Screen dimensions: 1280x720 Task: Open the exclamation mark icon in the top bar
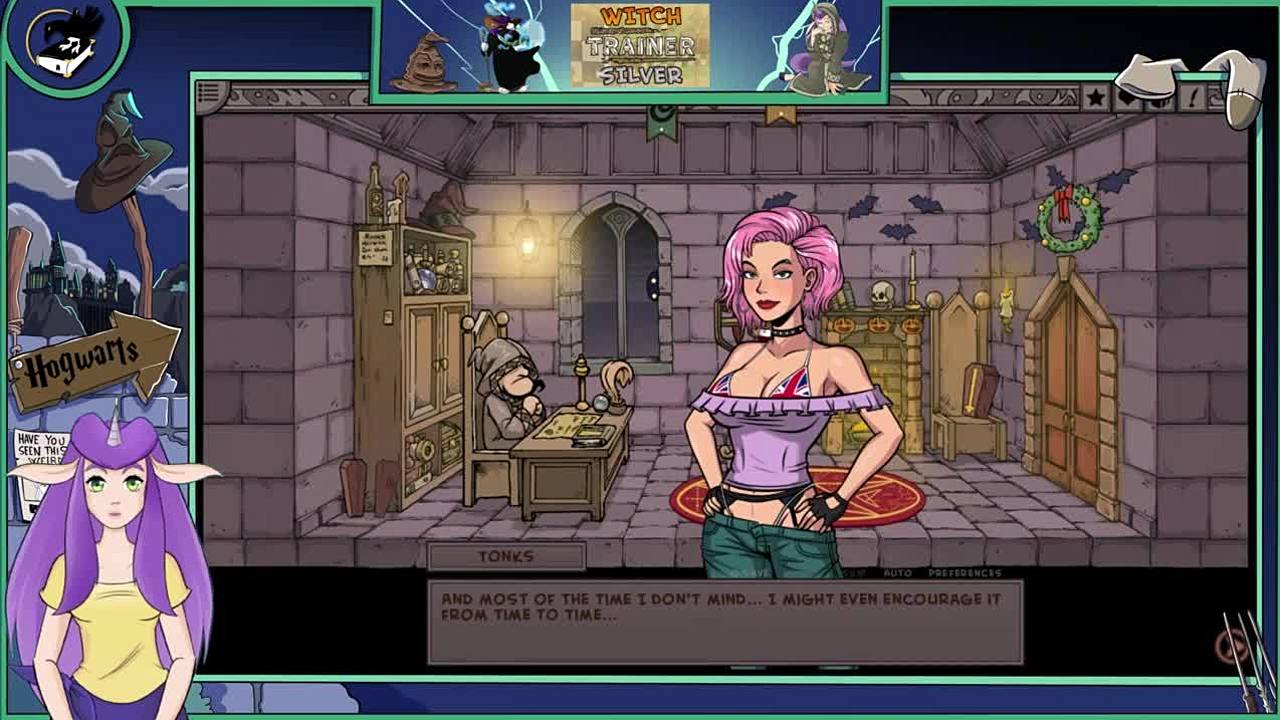coord(1193,97)
